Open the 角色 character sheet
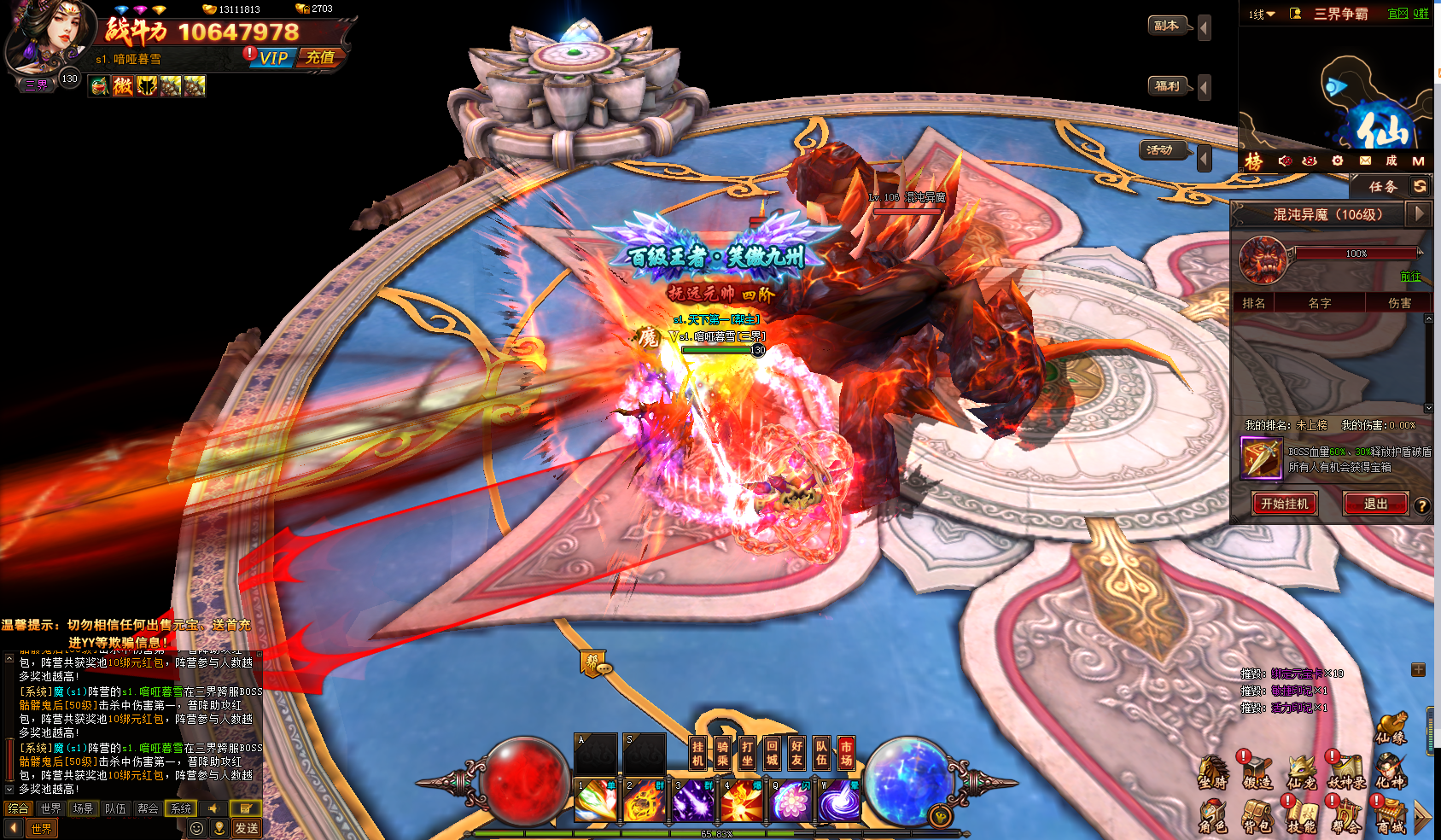 click(1212, 817)
